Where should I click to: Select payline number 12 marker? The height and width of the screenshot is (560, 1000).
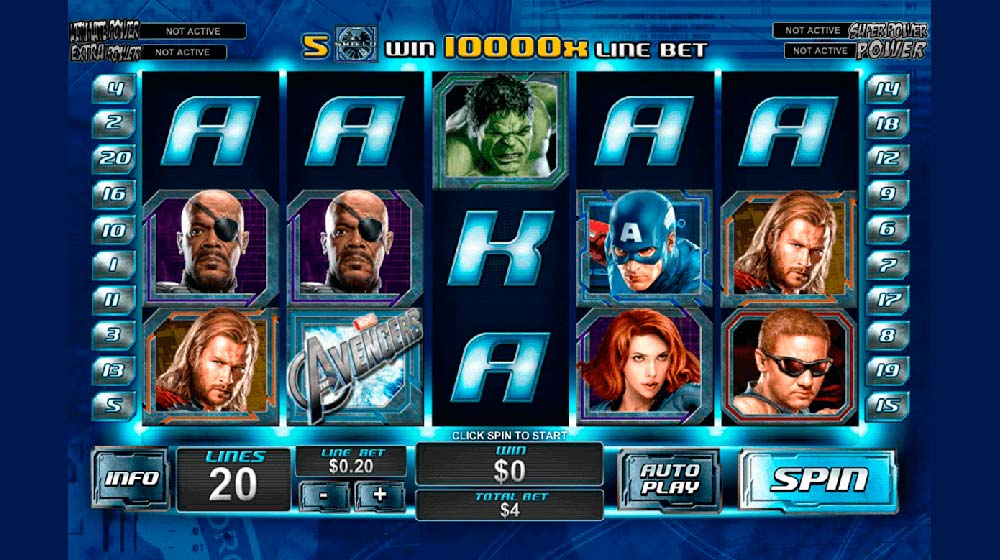(885, 158)
